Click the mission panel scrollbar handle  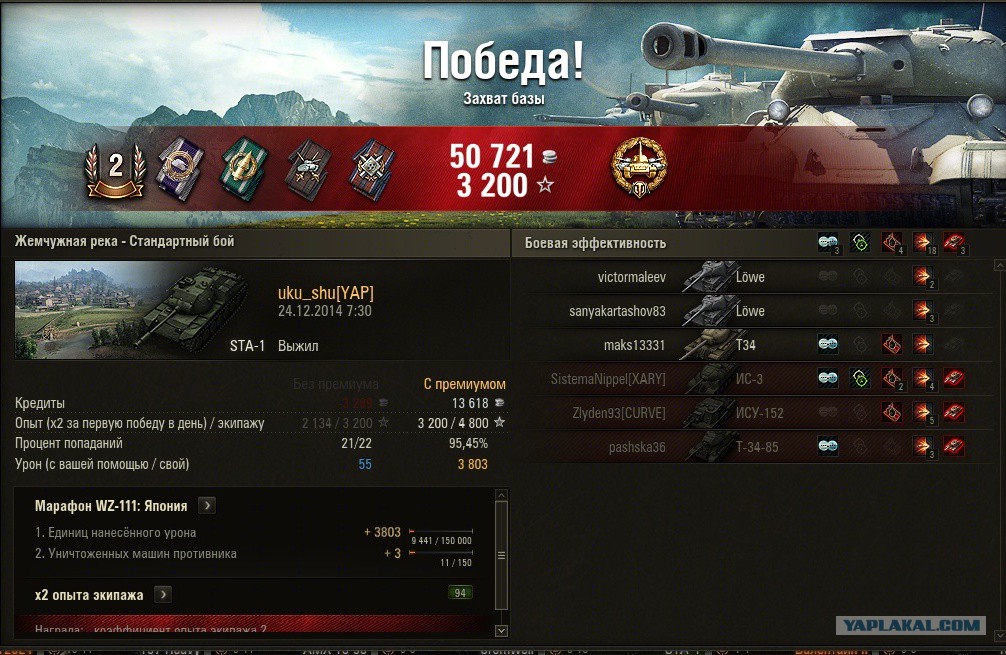pyautogui.click(x=501, y=555)
